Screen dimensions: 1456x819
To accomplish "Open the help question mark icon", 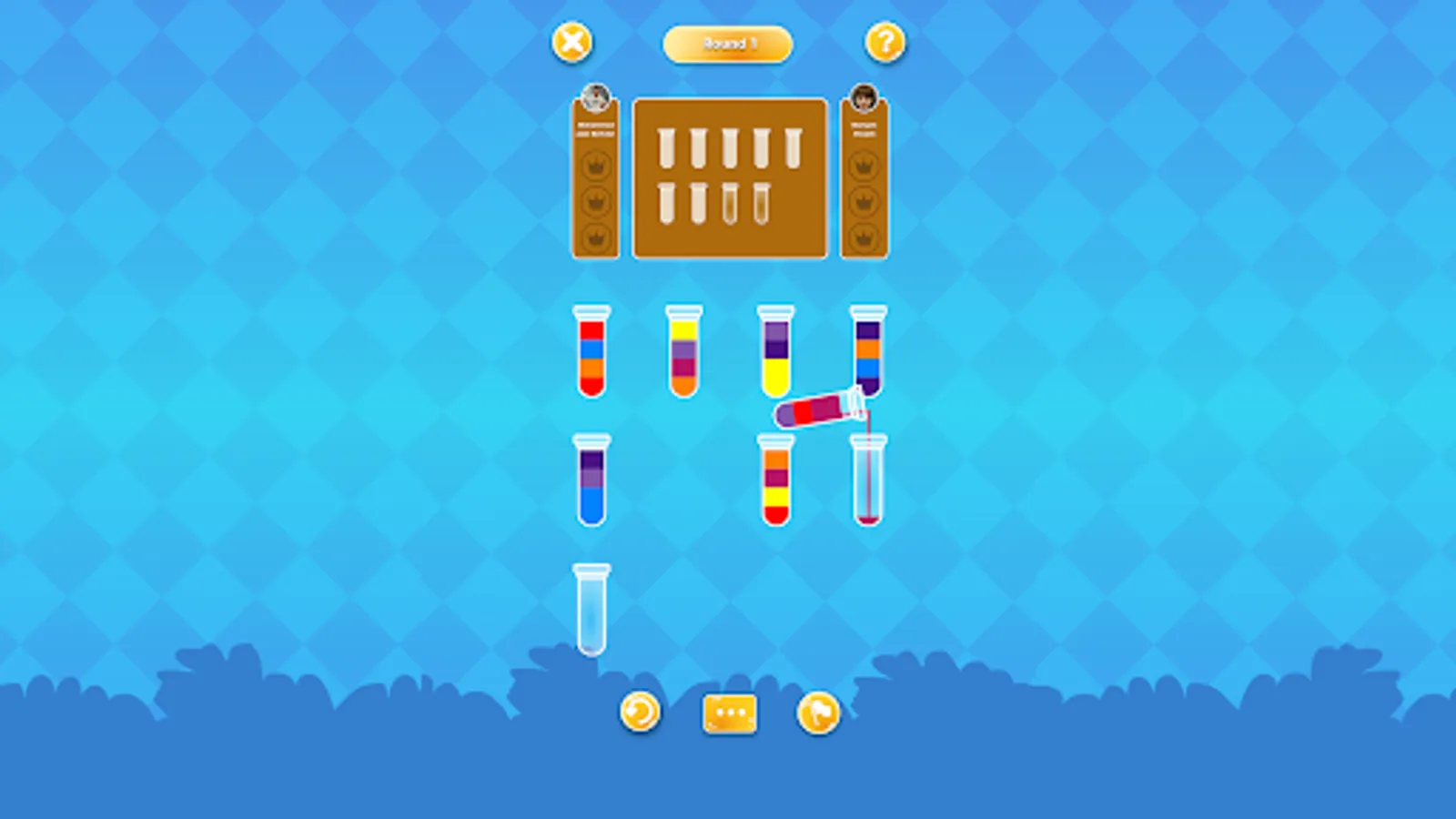I will coord(884,43).
